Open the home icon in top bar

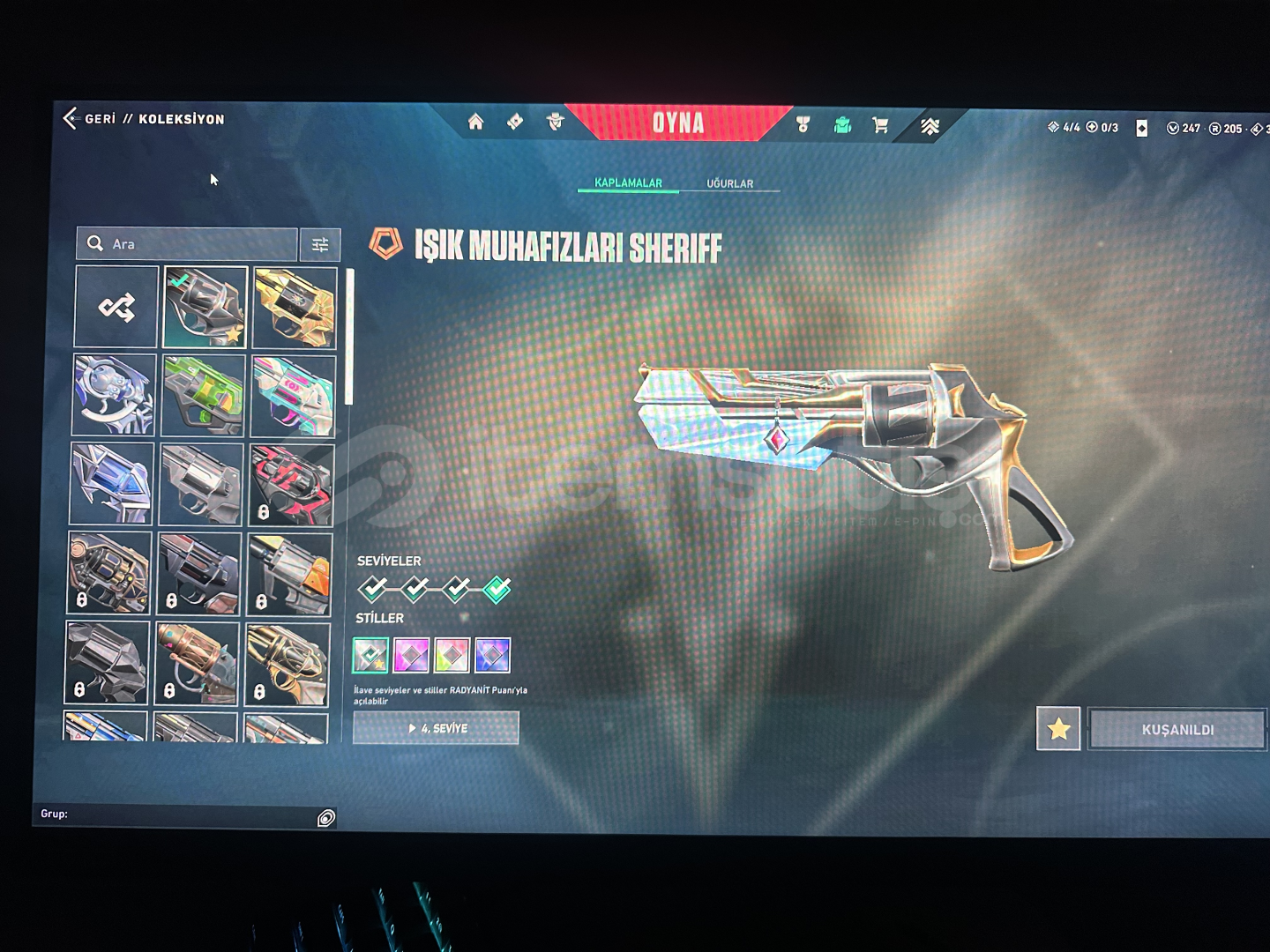click(475, 122)
